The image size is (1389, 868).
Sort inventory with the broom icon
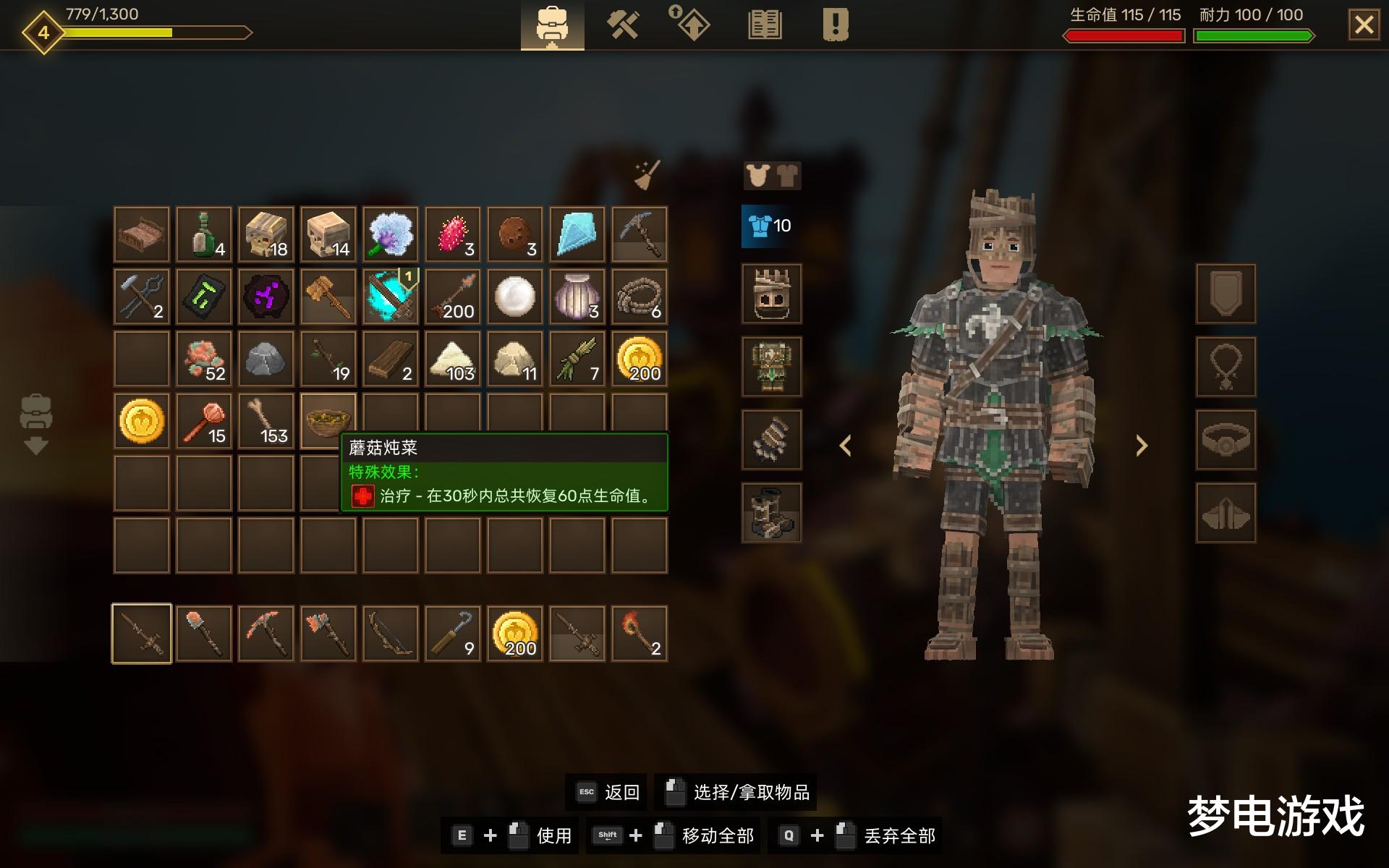click(x=646, y=175)
